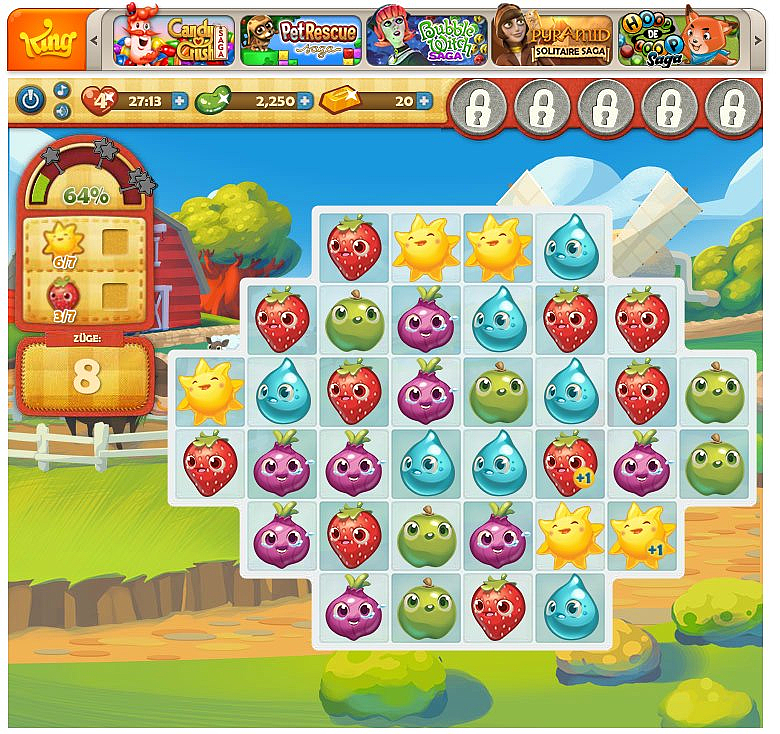This screenshot has width=780, height=734.
Task: Add gold bars using the plus button
Action: (424, 100)
